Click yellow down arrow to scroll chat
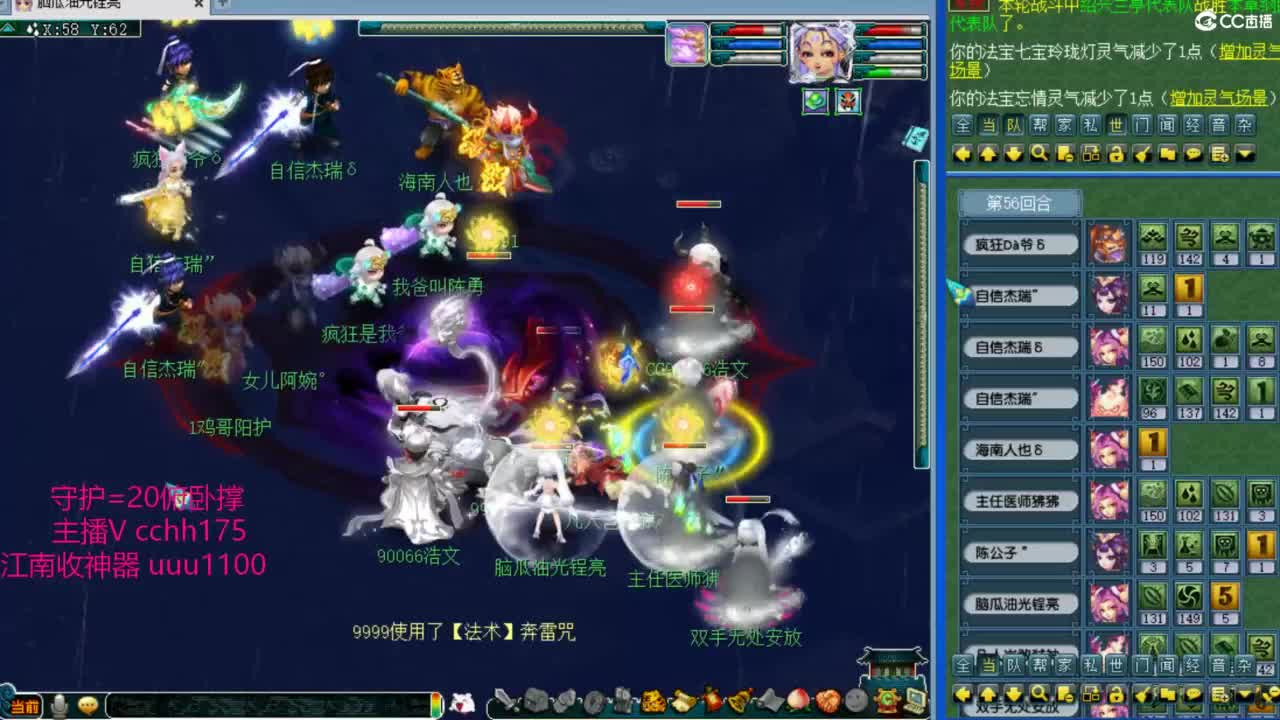Image resolution: width=1280 pixels, height=720 pixels. click(x=1012, y=153)
